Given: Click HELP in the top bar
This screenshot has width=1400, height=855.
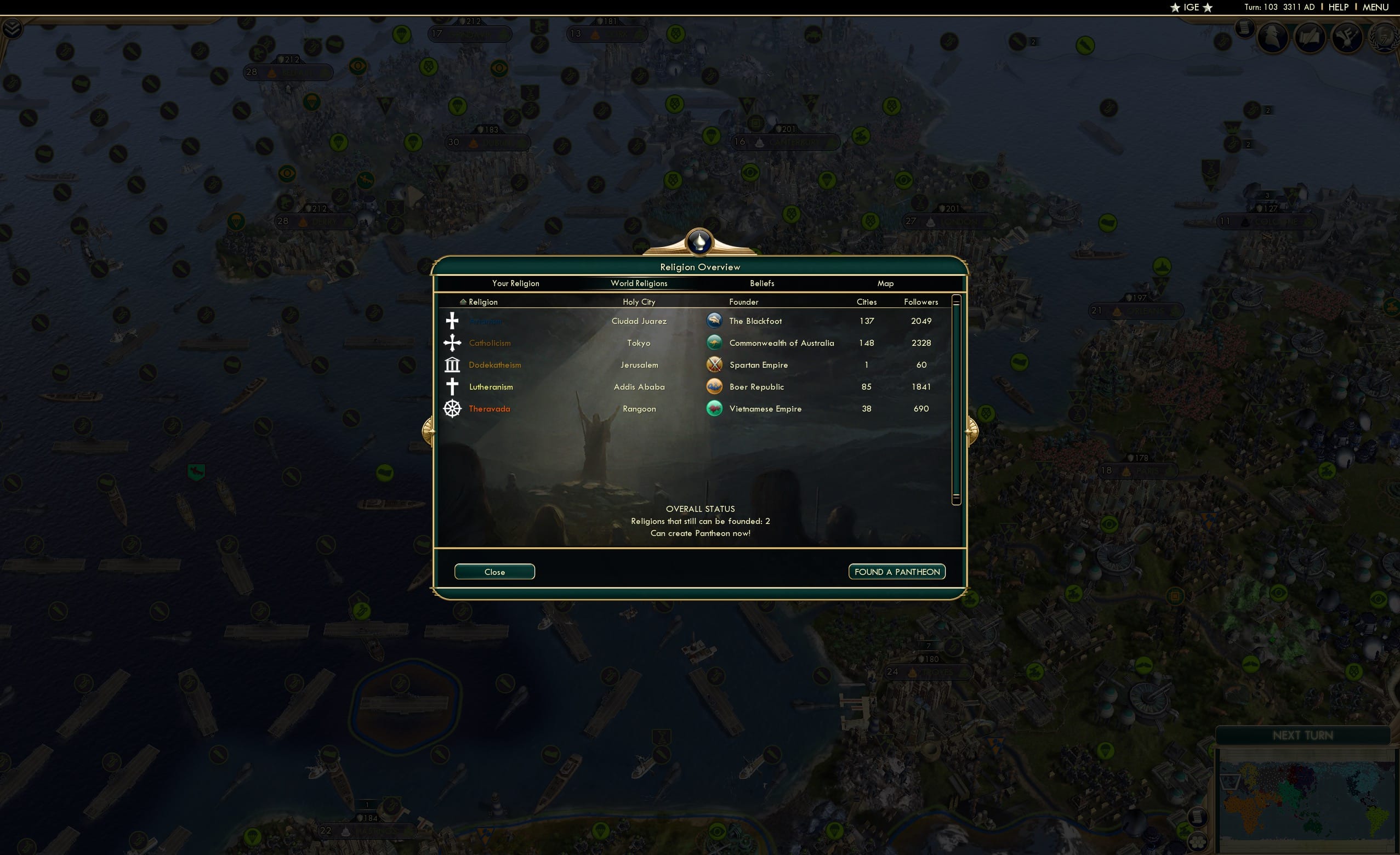Looking at the screenshot, I should click(1338, 7).
